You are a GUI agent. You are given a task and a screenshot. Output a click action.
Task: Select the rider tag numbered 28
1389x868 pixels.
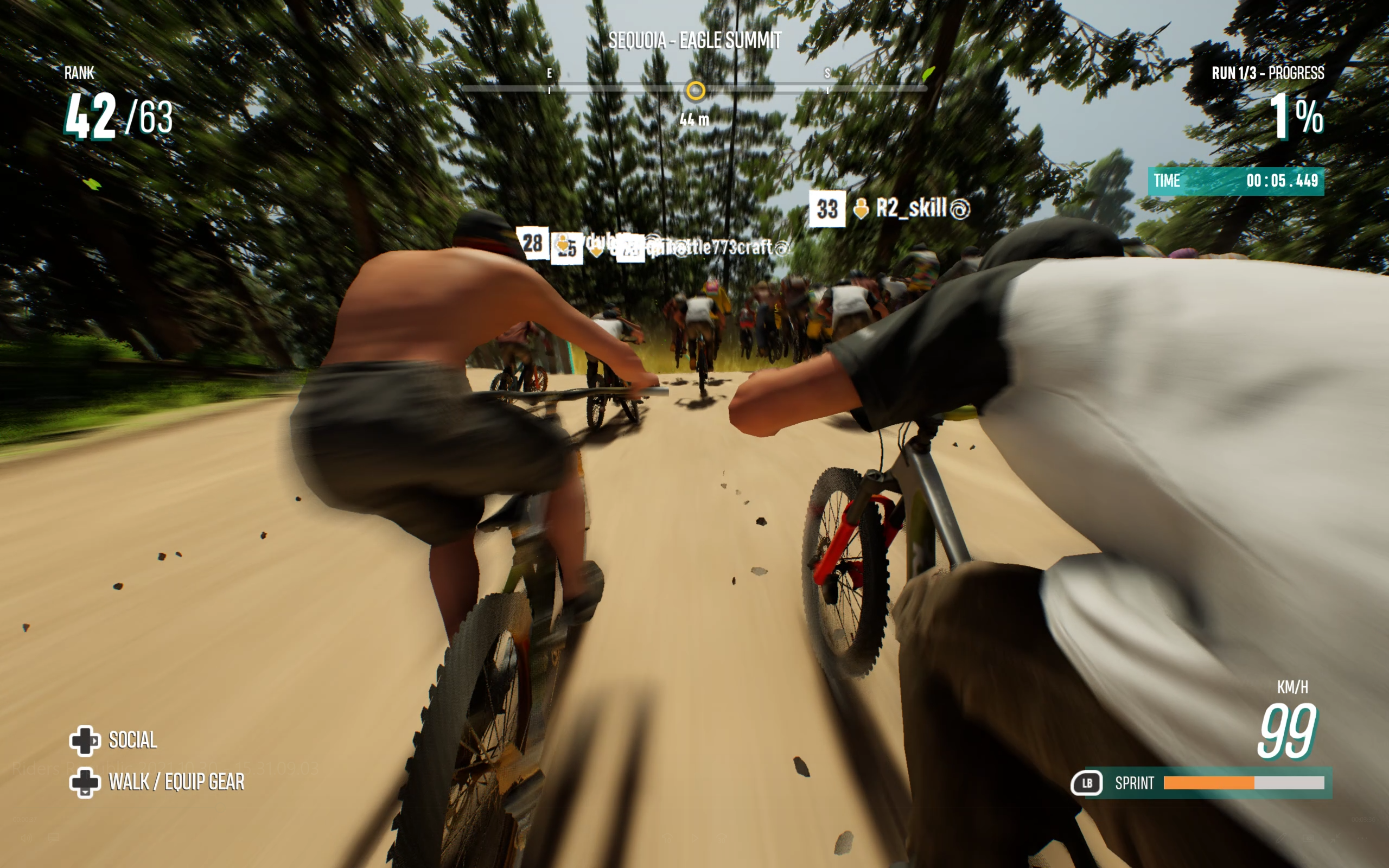[532, 243]
